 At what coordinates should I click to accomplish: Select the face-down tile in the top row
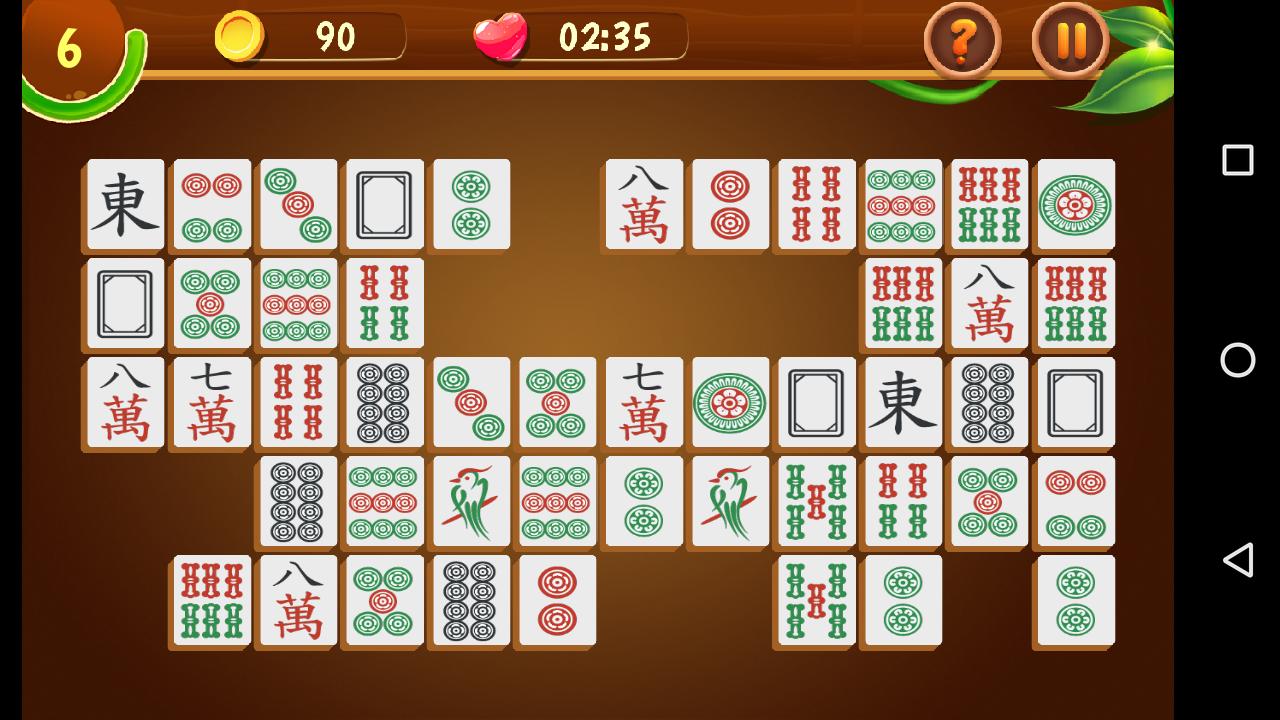pyautogui.click(x=383, y=204)
